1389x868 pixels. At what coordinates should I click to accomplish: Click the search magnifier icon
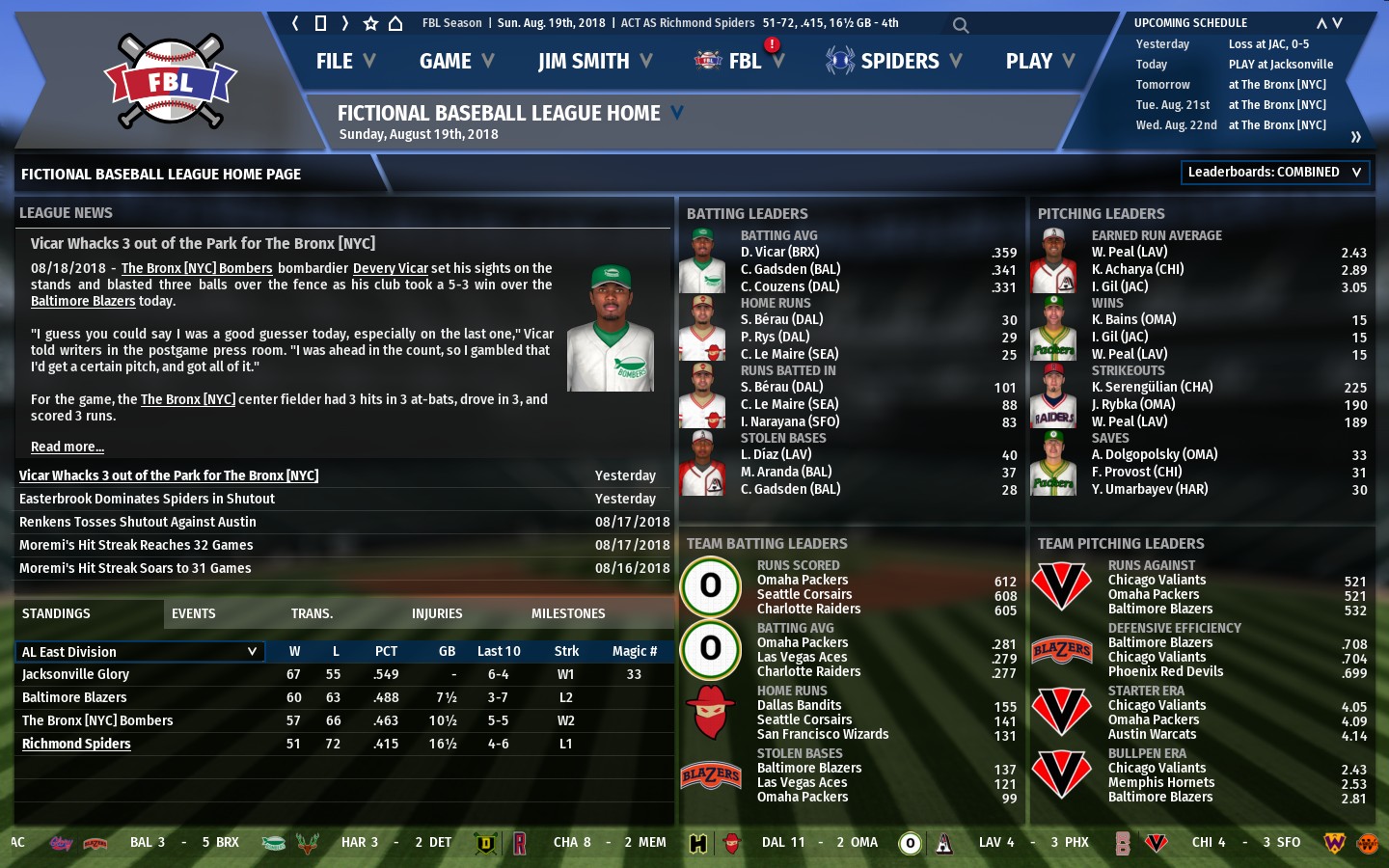click(x=960, y=25)
